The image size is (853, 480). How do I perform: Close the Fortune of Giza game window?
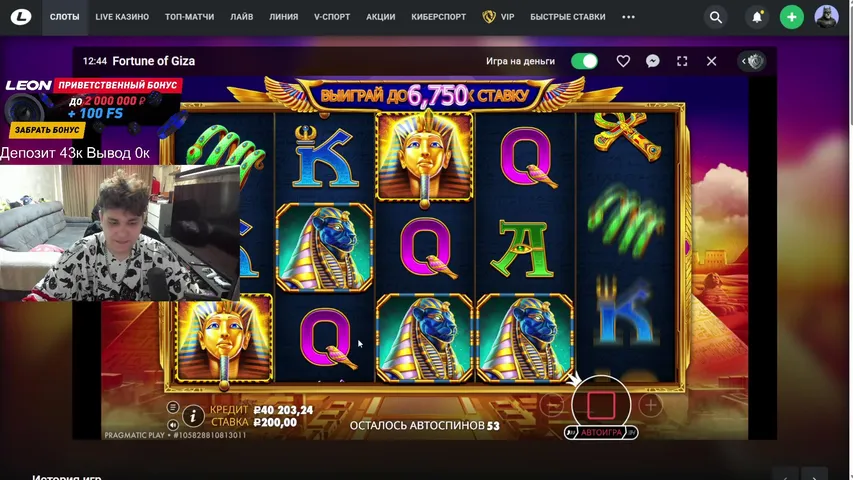pos(711,61)
